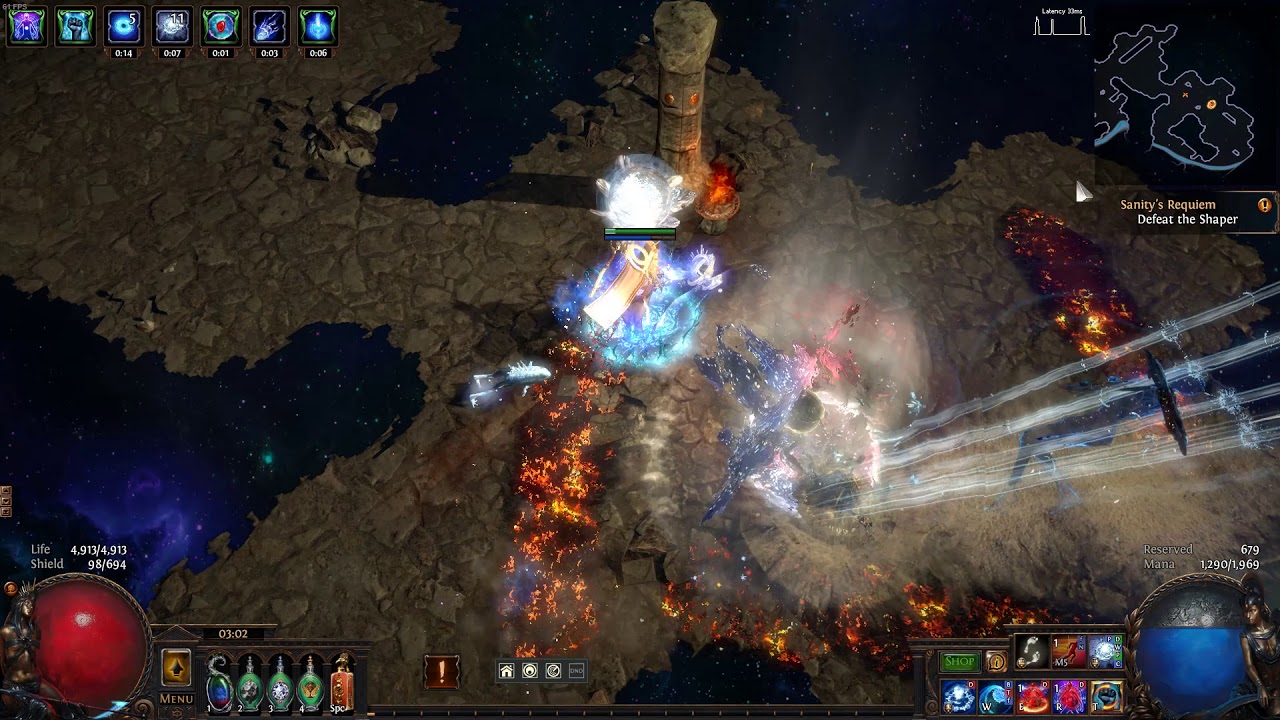Click the house hideout icon
Screen dimensions: 1280x720
click(x=507, y=671)
